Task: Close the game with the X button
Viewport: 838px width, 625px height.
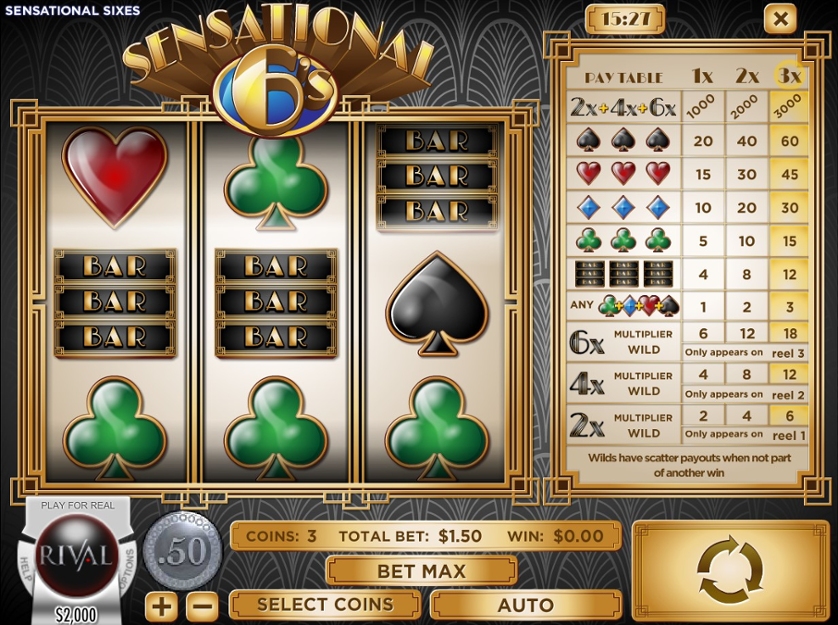Action: coord(780,18)
